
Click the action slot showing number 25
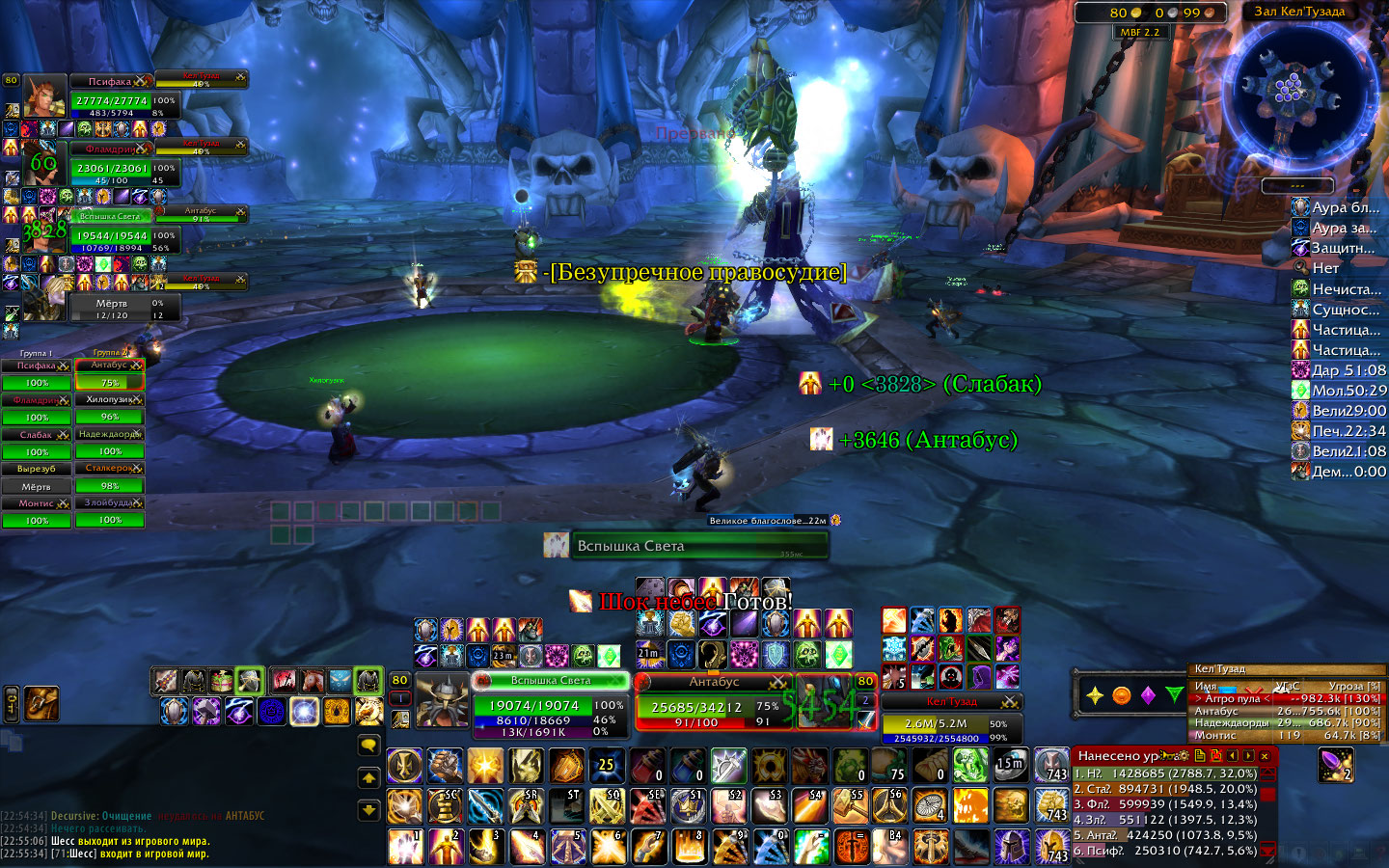coord(607,766)
